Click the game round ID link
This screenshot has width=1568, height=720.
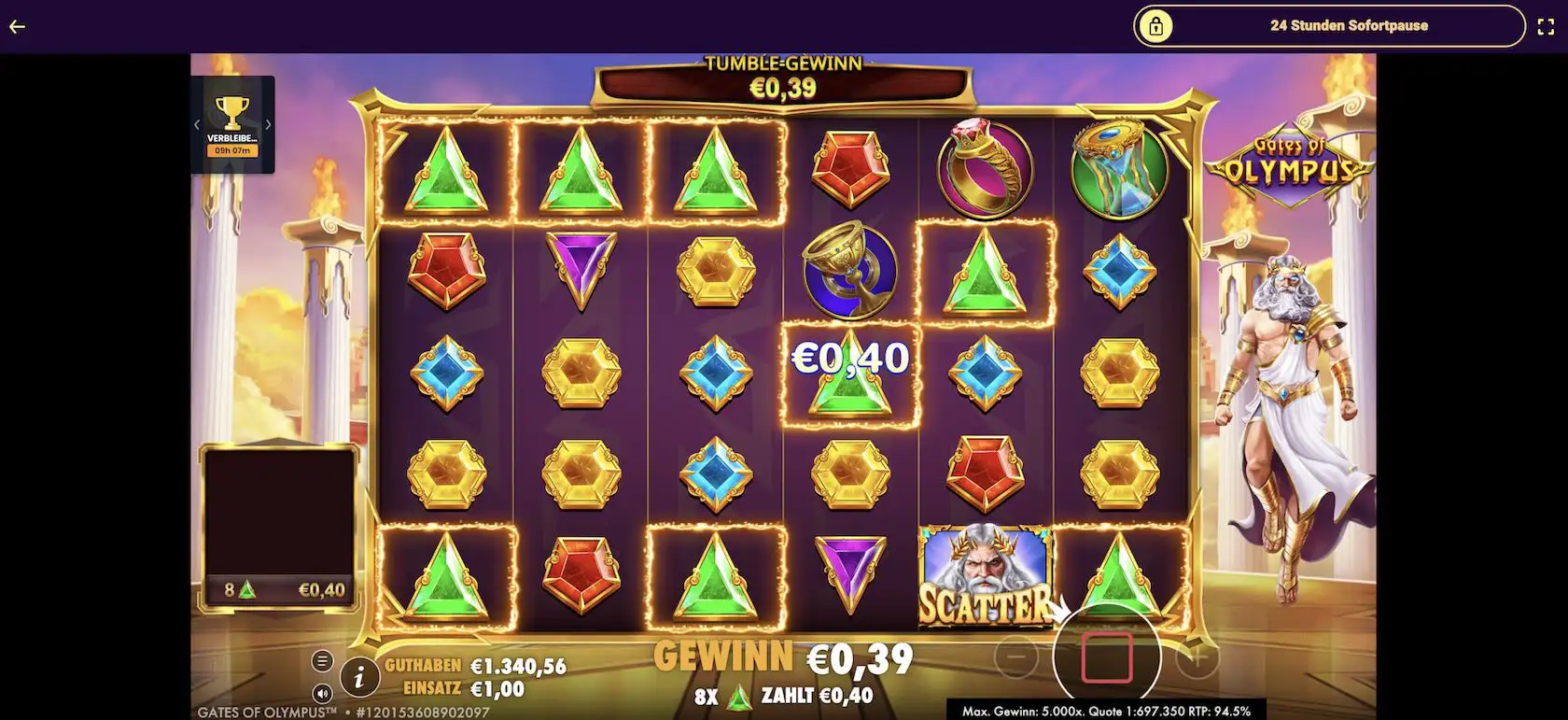[423, 711]
